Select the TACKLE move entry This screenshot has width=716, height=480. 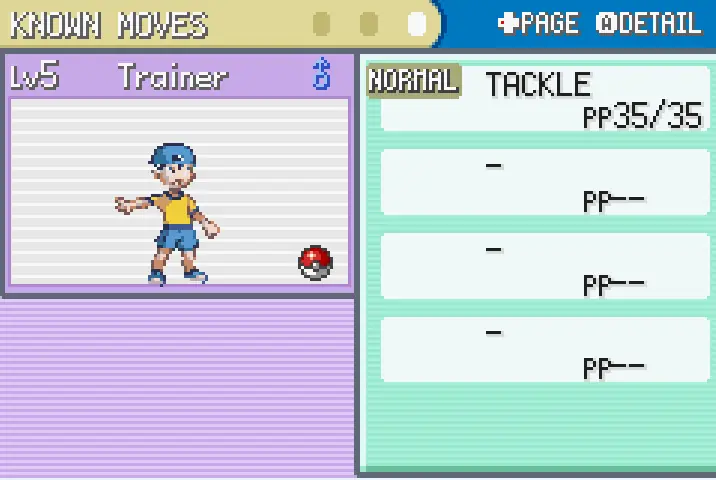click(x=543, y=98)
